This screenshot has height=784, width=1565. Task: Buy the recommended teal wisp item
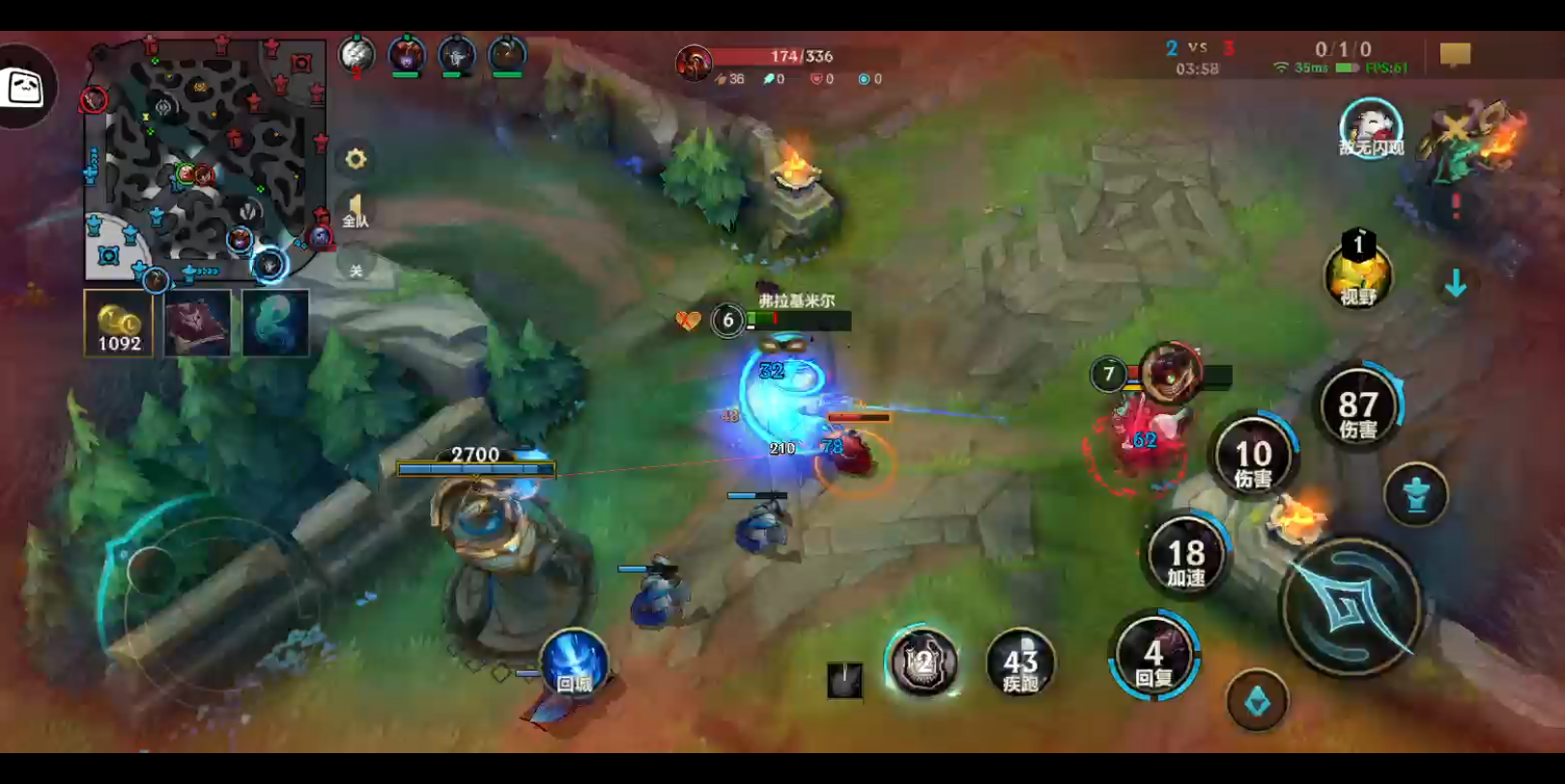coord(275,324)
